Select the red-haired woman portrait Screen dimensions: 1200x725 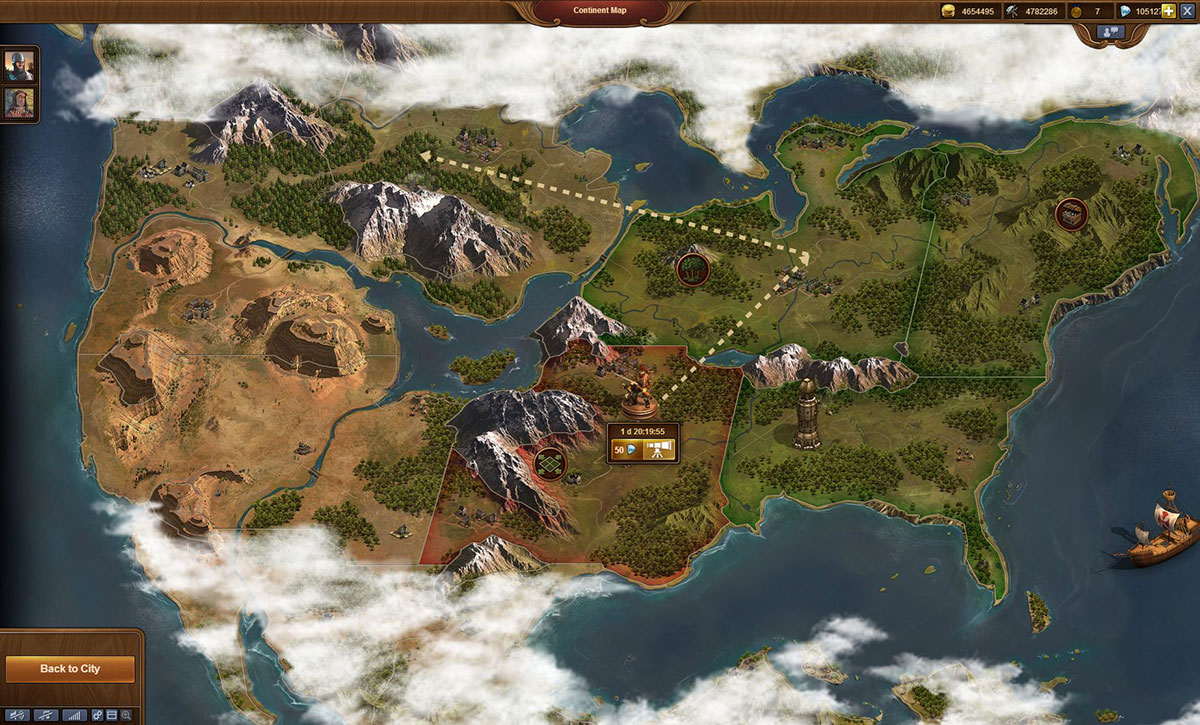pos(19,102)
